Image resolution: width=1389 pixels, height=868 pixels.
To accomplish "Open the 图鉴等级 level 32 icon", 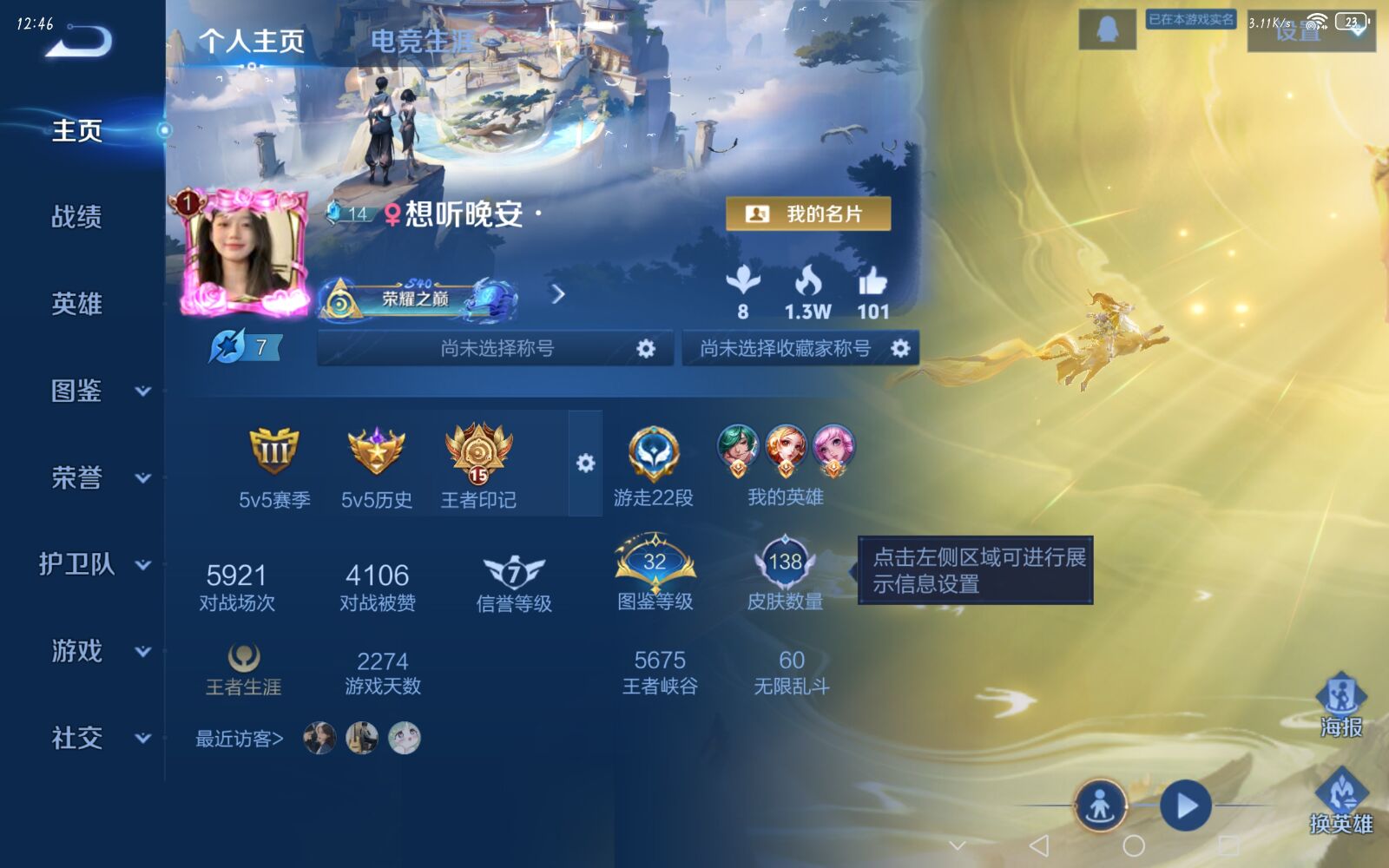I will pyautogui.click(x=655, y=564).
